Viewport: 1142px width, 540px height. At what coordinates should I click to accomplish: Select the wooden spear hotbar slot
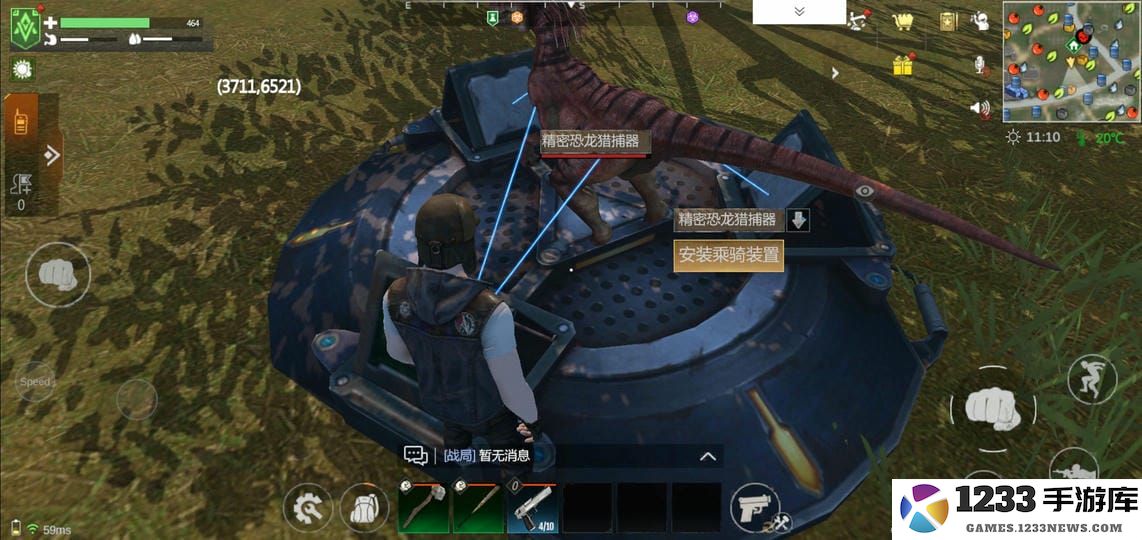click(x=478, y=507)
